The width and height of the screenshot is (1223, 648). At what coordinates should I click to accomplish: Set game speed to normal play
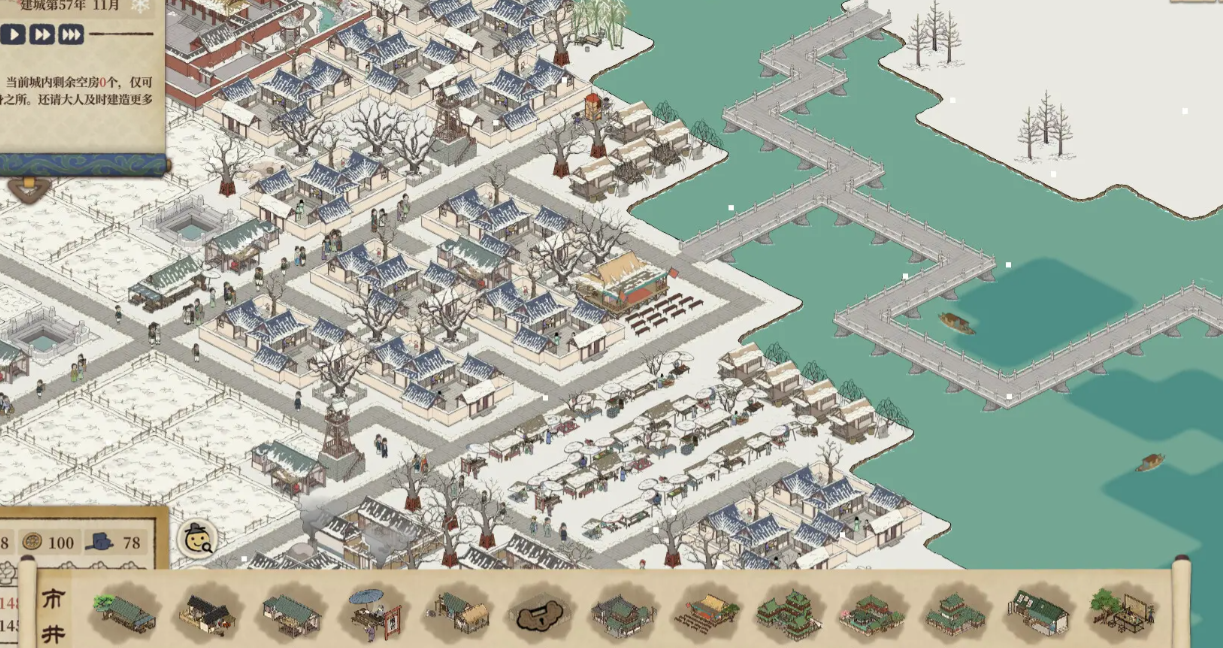[13, 35]
